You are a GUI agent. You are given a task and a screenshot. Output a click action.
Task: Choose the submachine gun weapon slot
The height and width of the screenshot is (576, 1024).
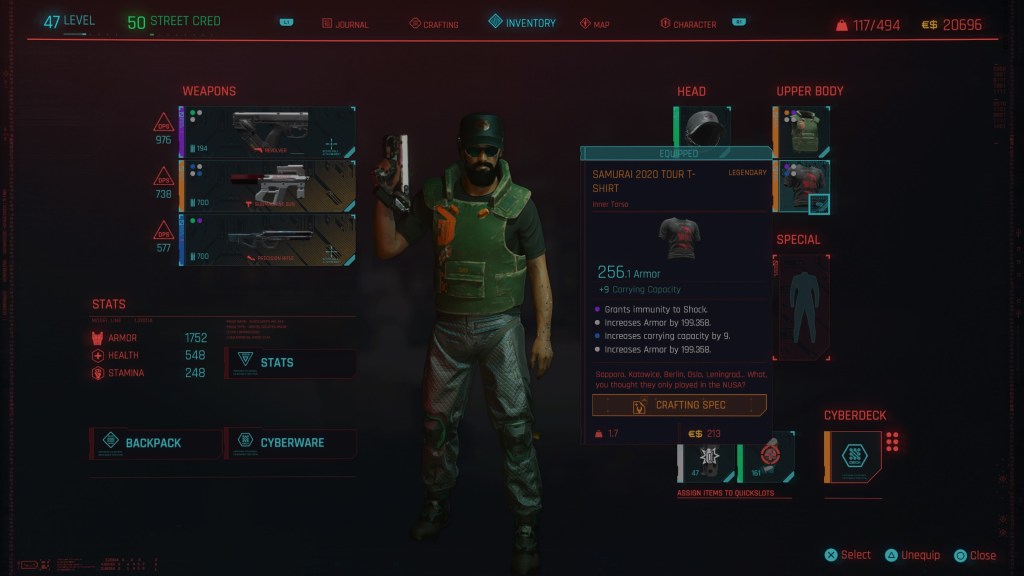(268, 187)
